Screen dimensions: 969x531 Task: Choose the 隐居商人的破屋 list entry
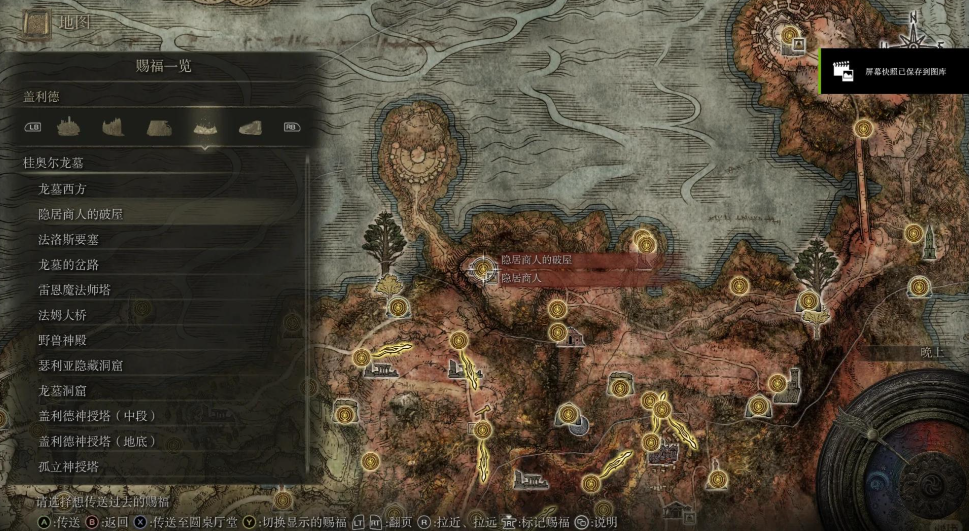click(x=80, y=214)
